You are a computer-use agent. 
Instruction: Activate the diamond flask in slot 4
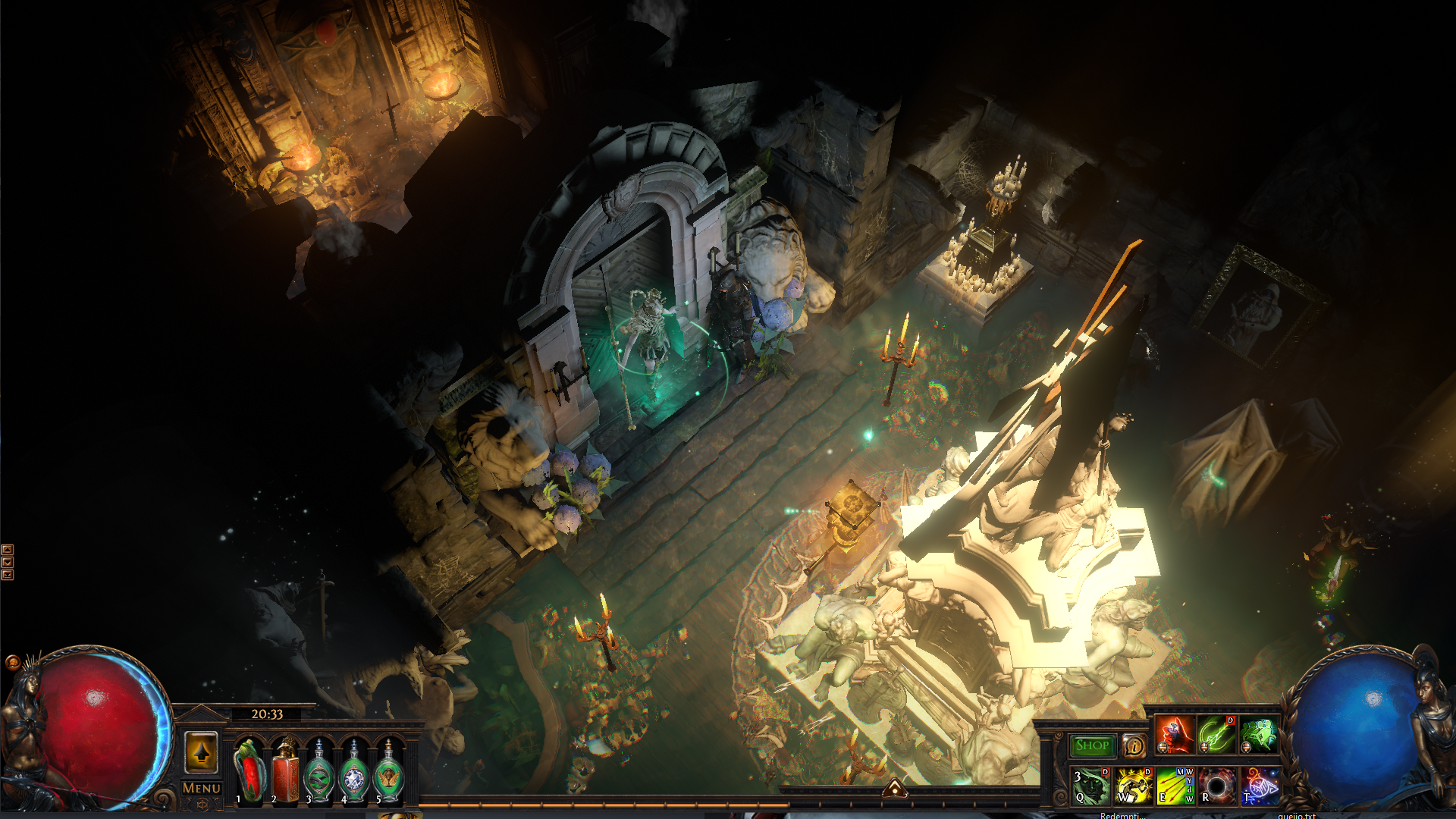point(354,773)
